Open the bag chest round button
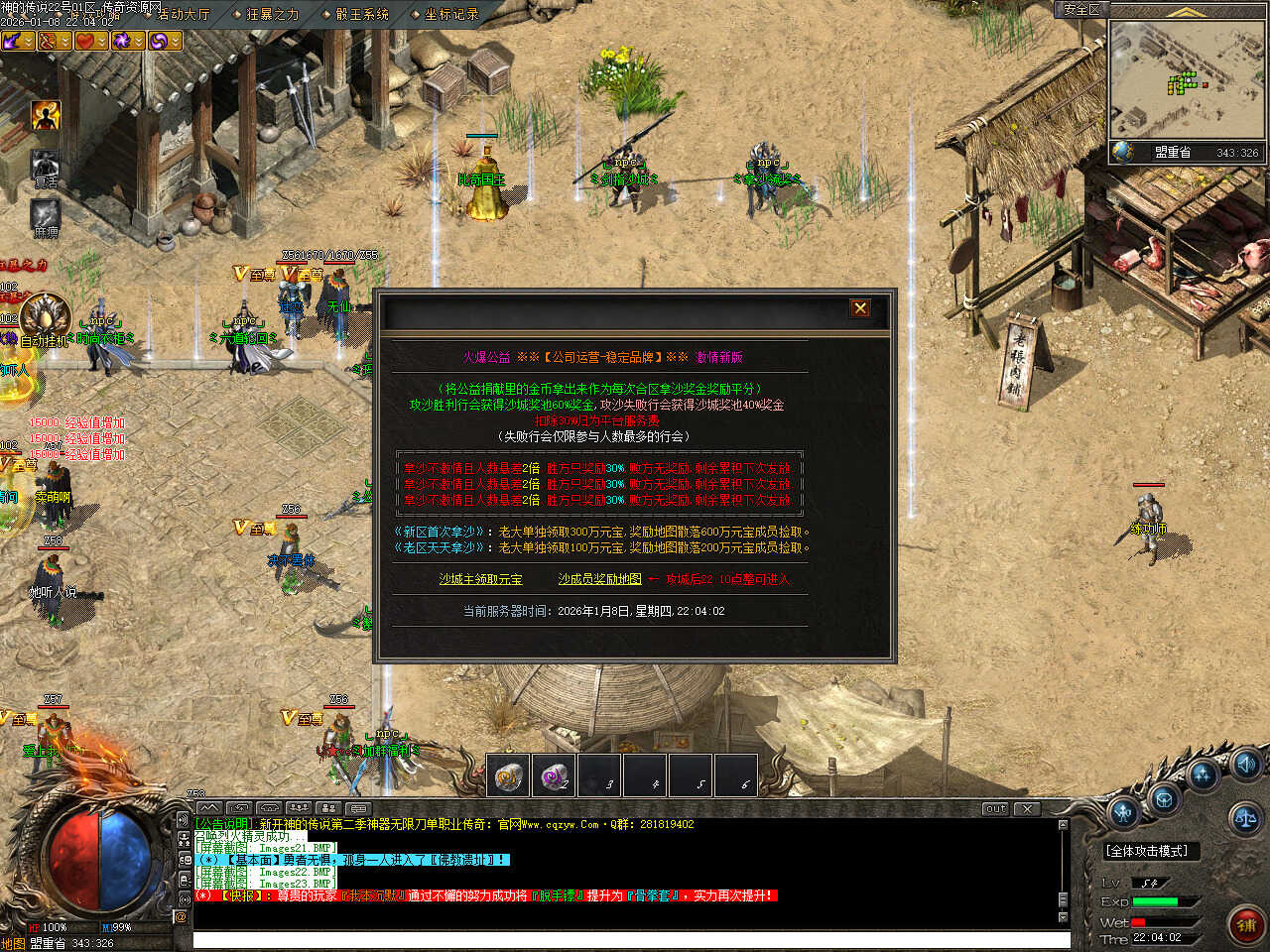Image resolution: width=1270 pixels, height=952 pixels. 1164,798
